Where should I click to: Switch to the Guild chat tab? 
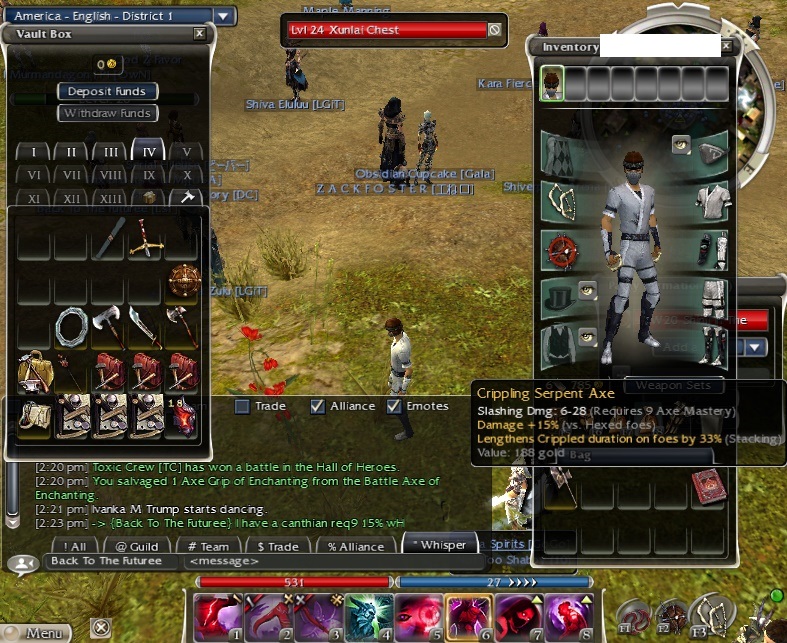(137, 546)
